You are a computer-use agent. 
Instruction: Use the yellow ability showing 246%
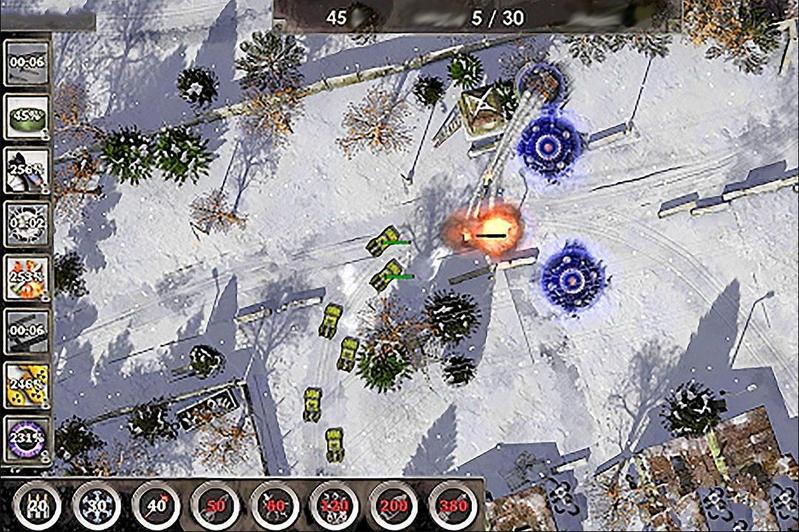pos(28,385)
